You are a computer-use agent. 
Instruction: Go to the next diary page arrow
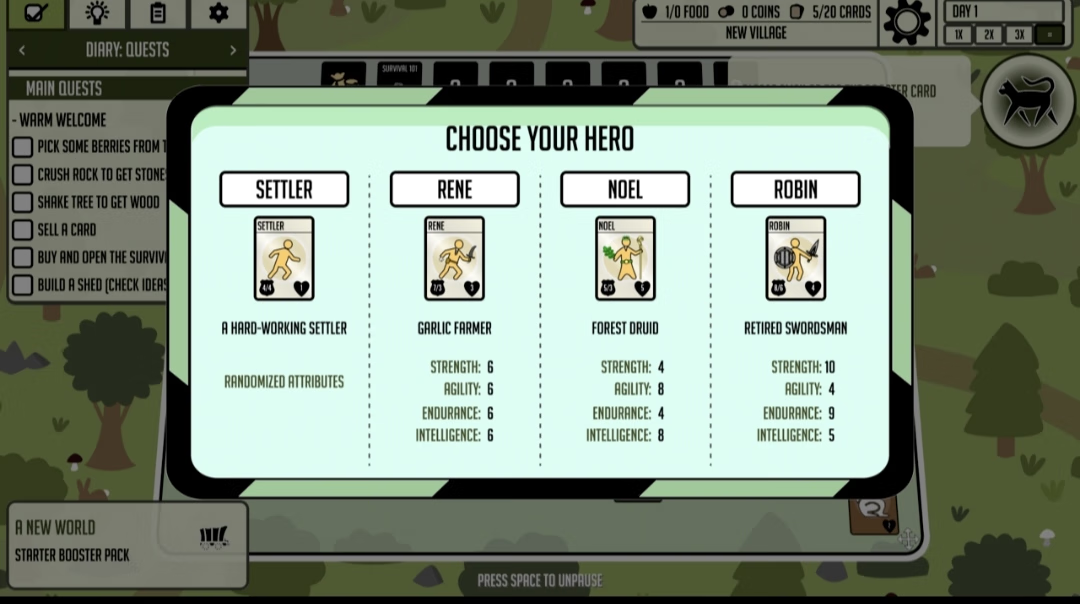click(x=233, y=50)
